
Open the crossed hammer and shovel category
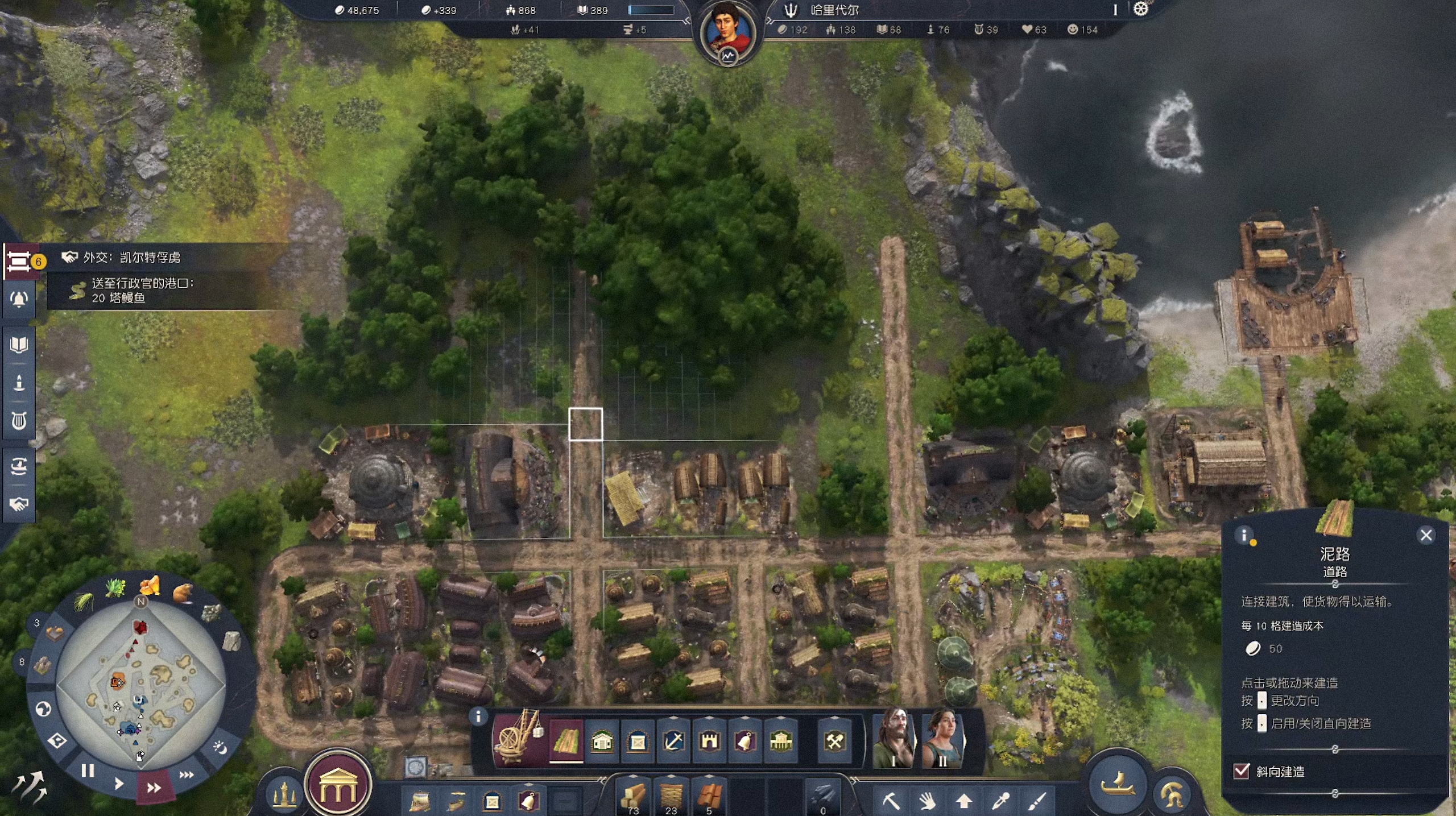tap(834, 741)
